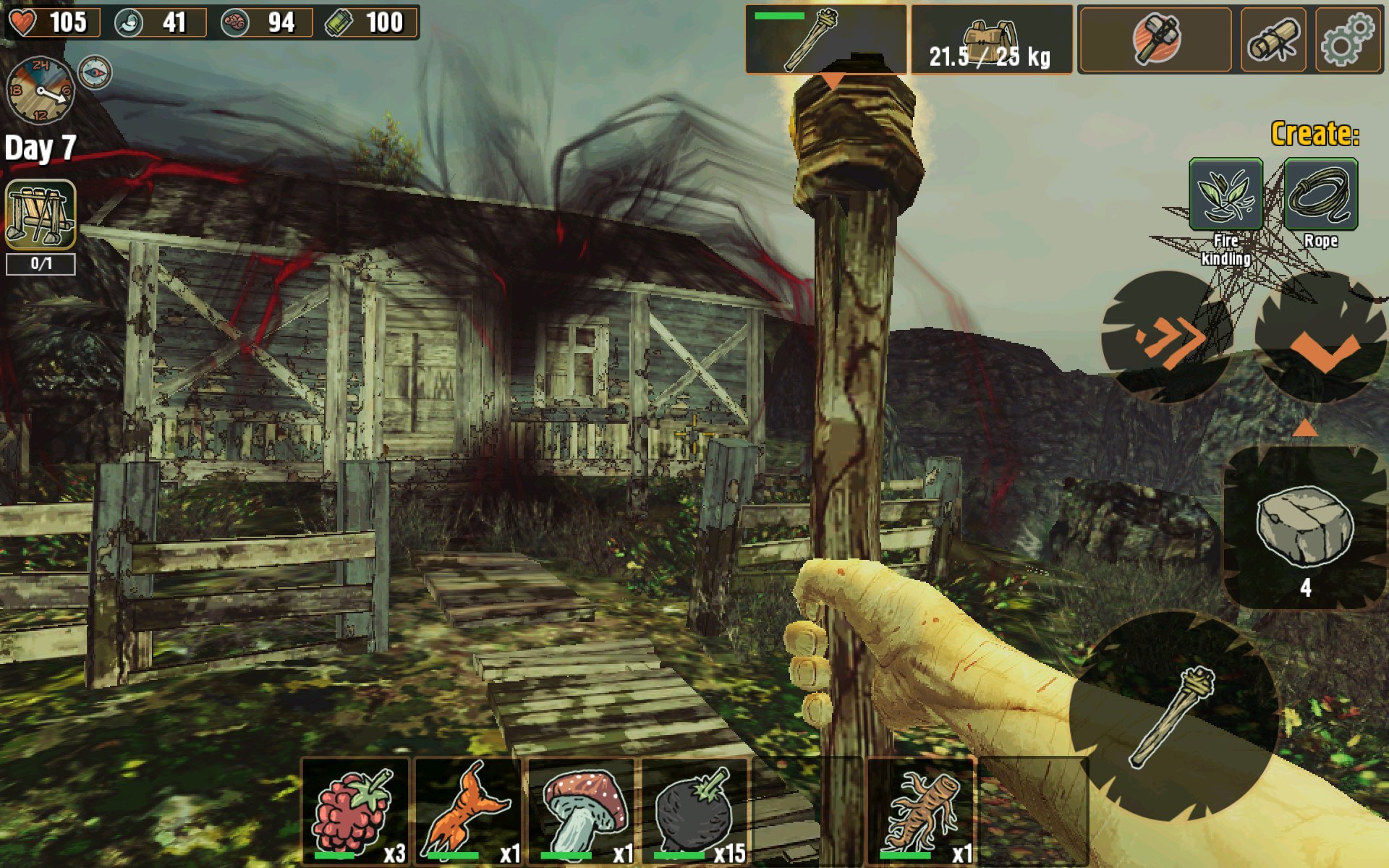Screen dimensions: 1389x868
Task: Select the stone throw slot
Action: (x=1304, y=528)
